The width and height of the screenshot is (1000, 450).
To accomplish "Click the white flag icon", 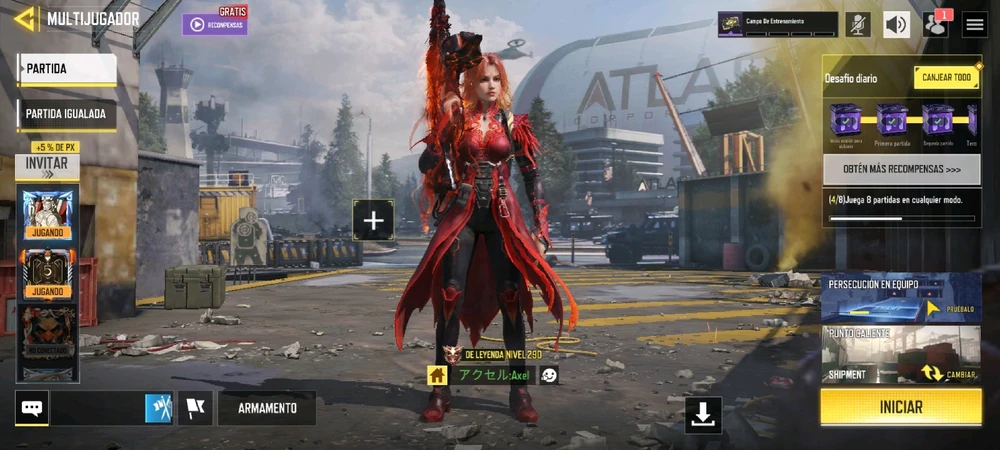I will coord(195,408).
